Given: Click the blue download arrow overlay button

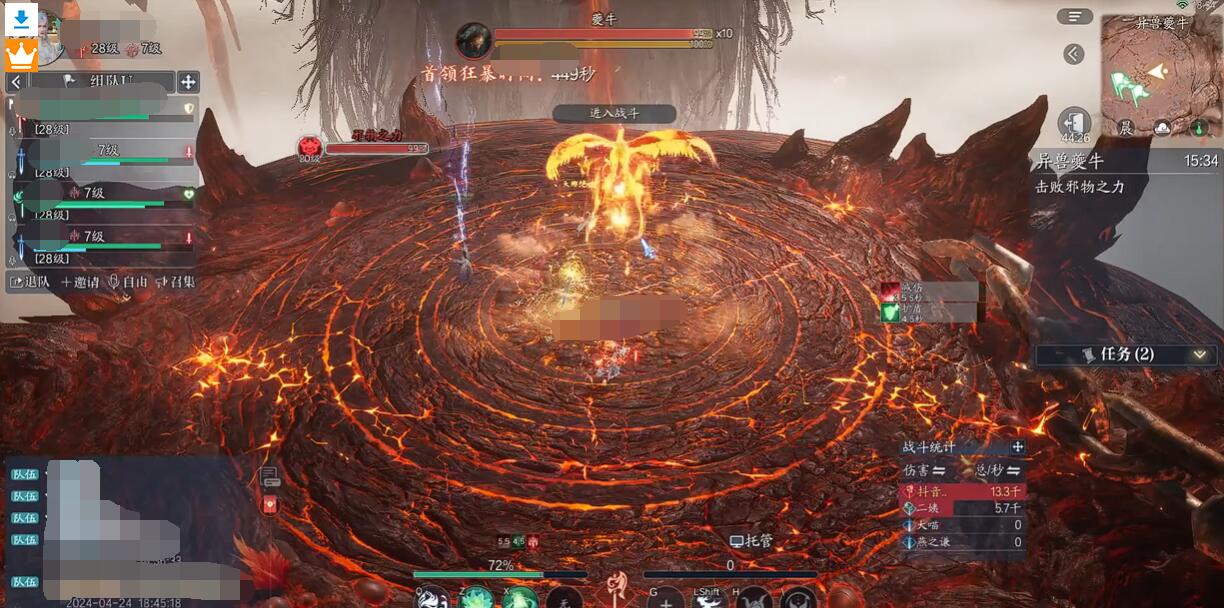Looking at the screenshot, I should tap(22, 18).
